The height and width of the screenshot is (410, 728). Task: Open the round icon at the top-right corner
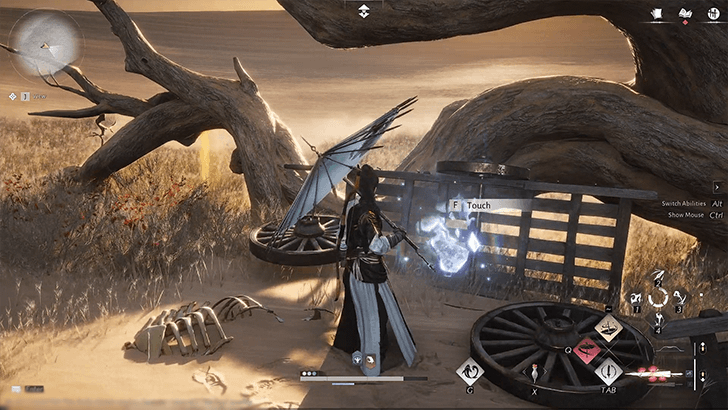click(712, 14)
